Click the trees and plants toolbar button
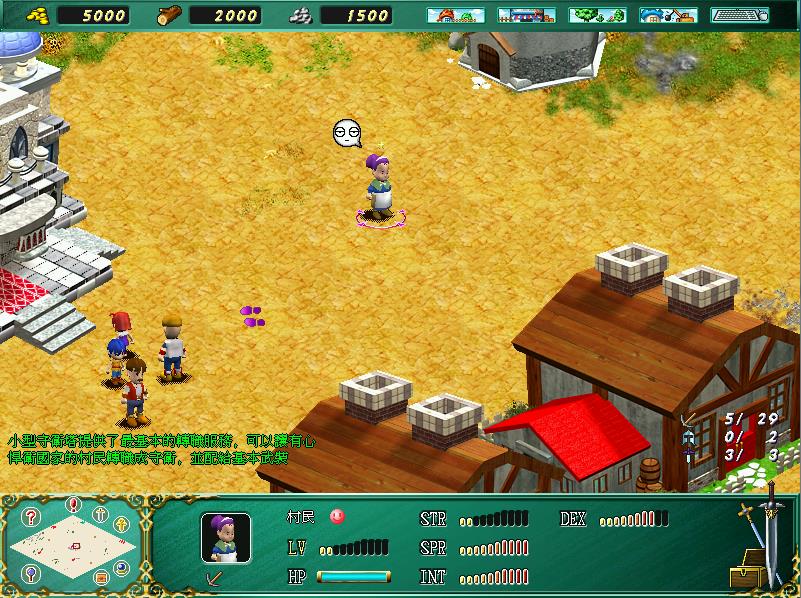Viewport: 801px width, 598px height. tap(597, 15)
